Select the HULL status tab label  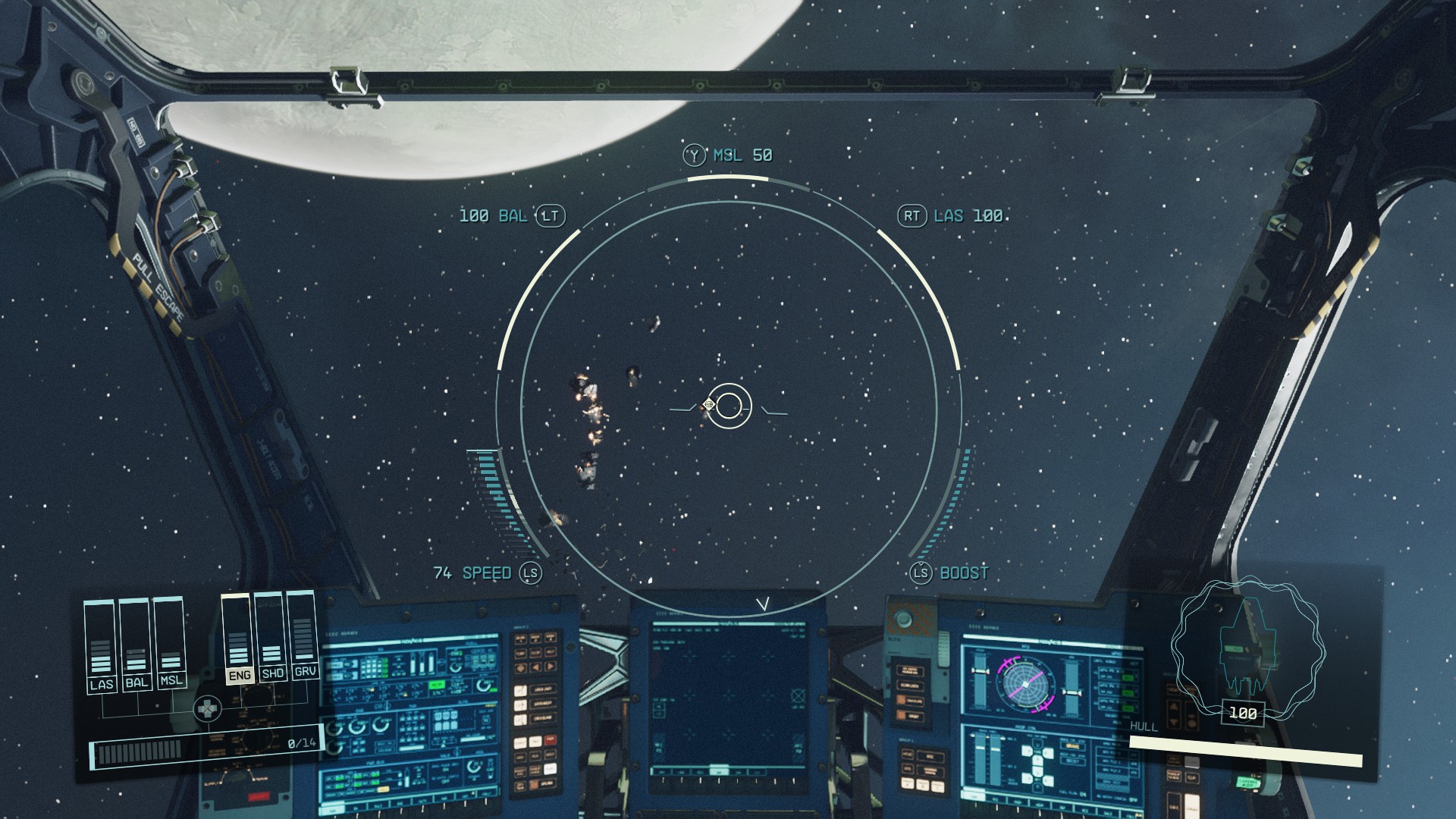pos(1146,725)
